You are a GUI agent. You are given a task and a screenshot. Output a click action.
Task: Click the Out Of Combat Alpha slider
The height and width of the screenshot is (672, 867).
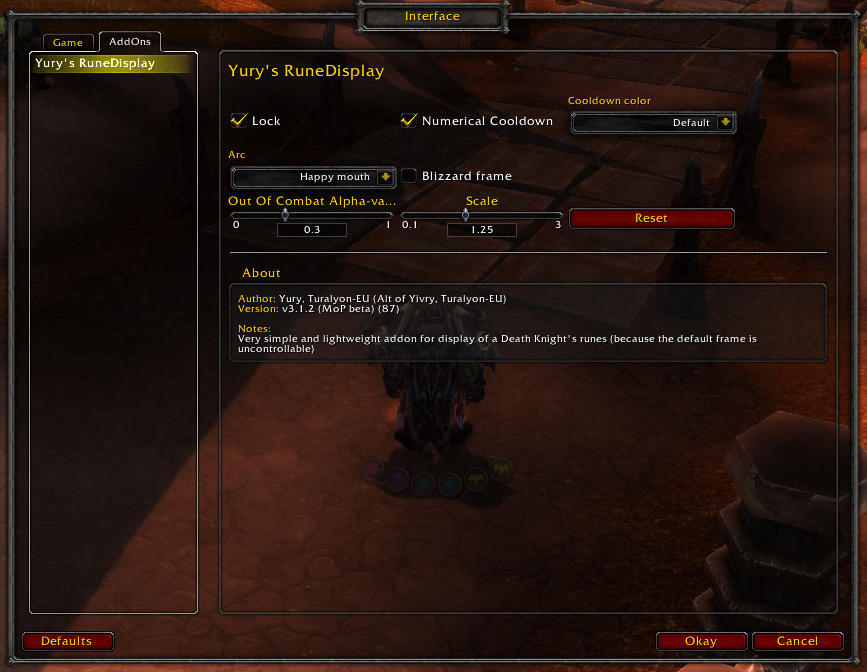point(310,215)
